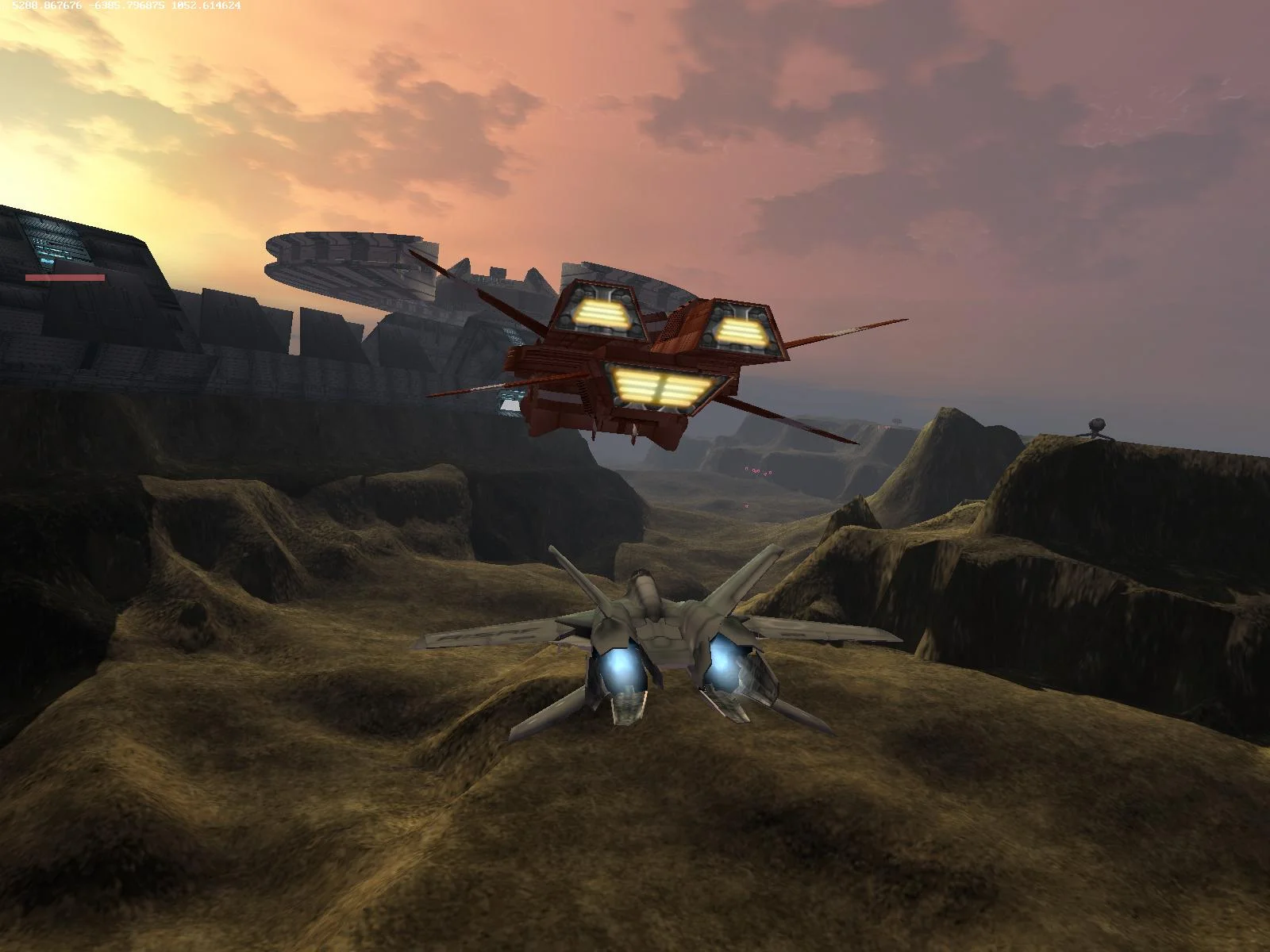Target the turret on the right ridge

1095,424
